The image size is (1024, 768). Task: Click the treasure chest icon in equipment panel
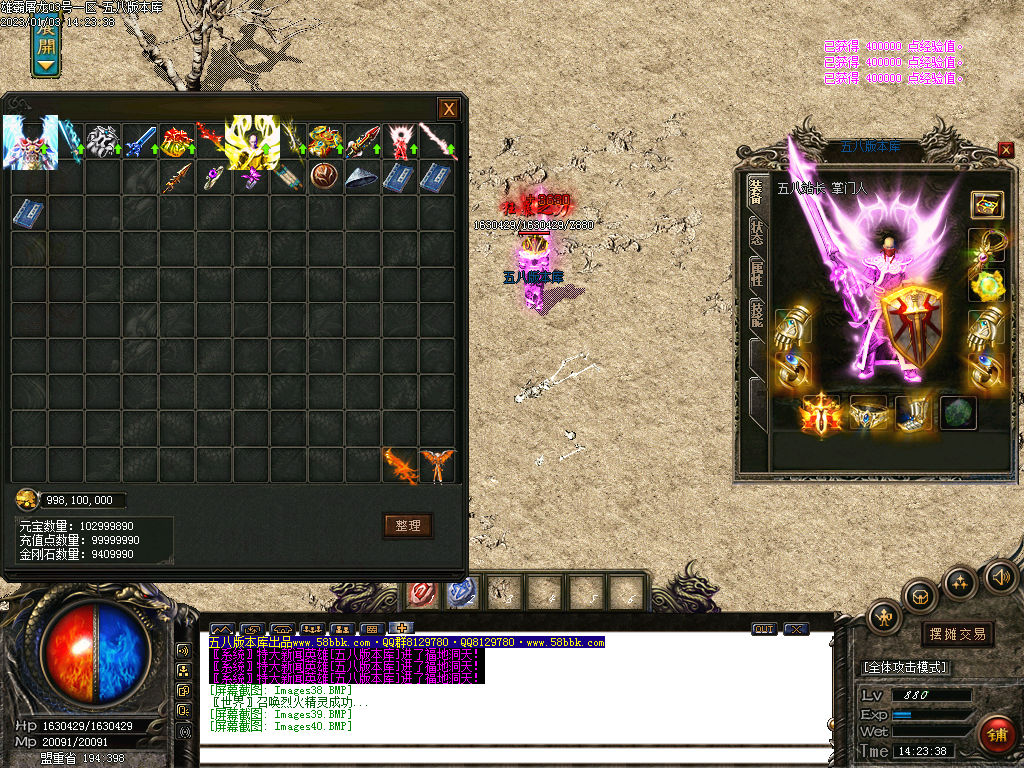[x=986, y=204]
